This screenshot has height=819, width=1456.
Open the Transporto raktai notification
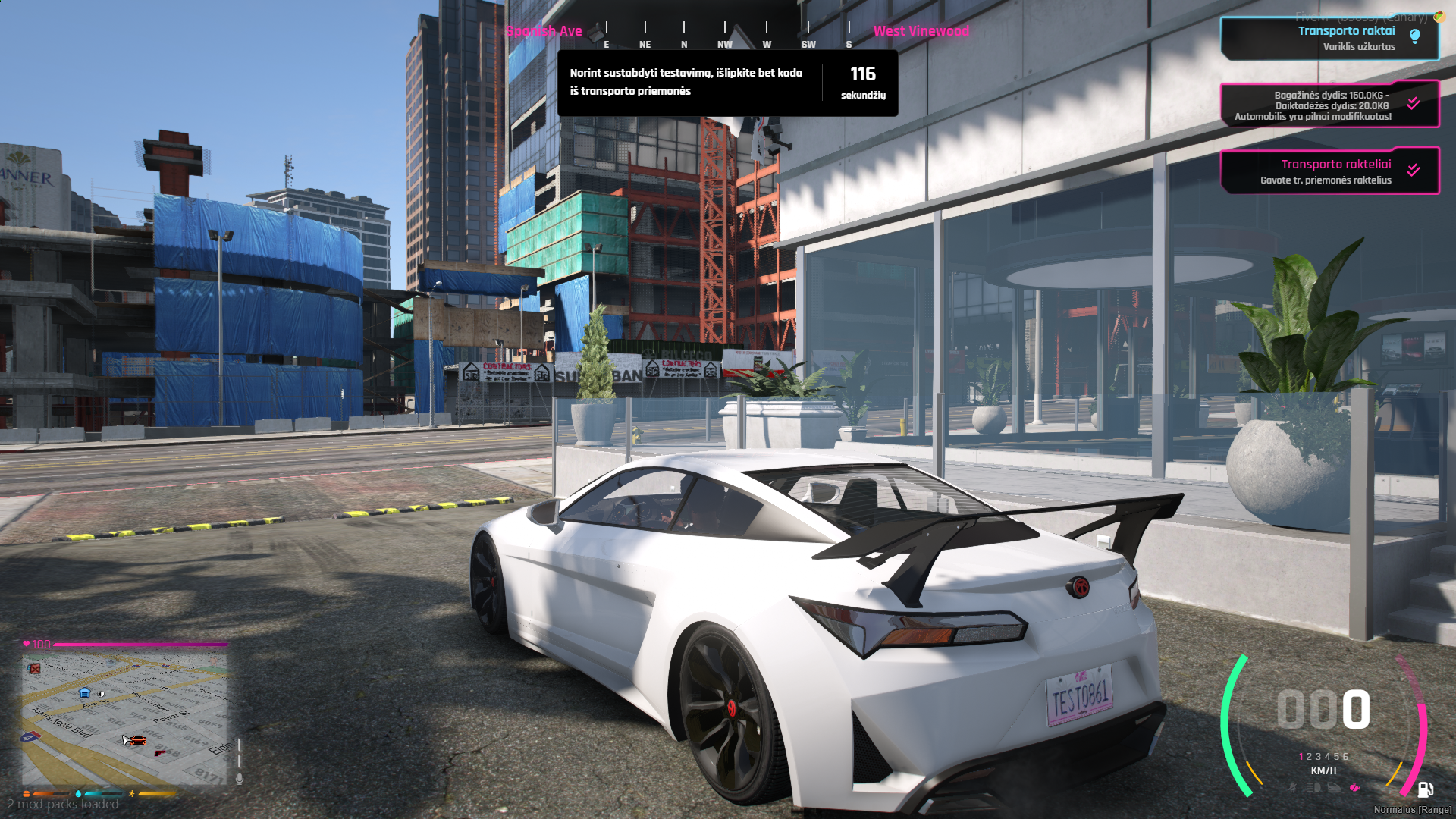[1329, 38]
